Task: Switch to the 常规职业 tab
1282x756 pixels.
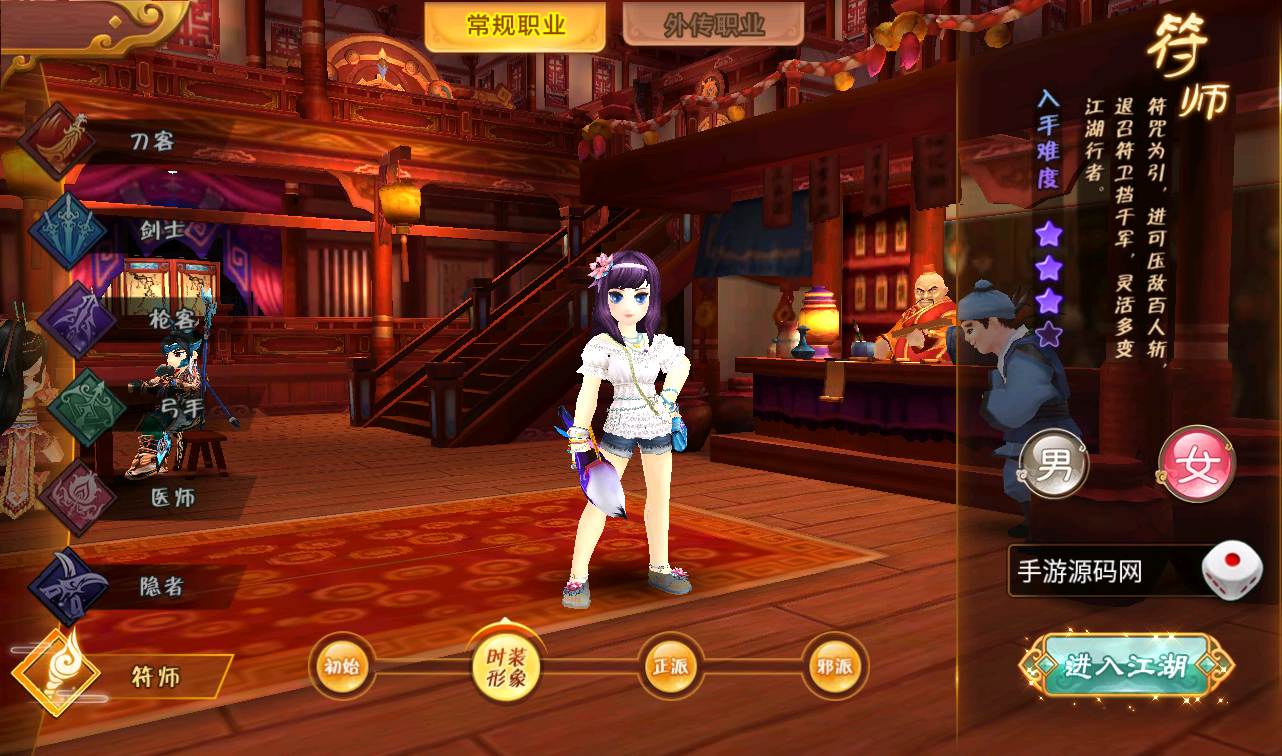Action: click(515, 27)
